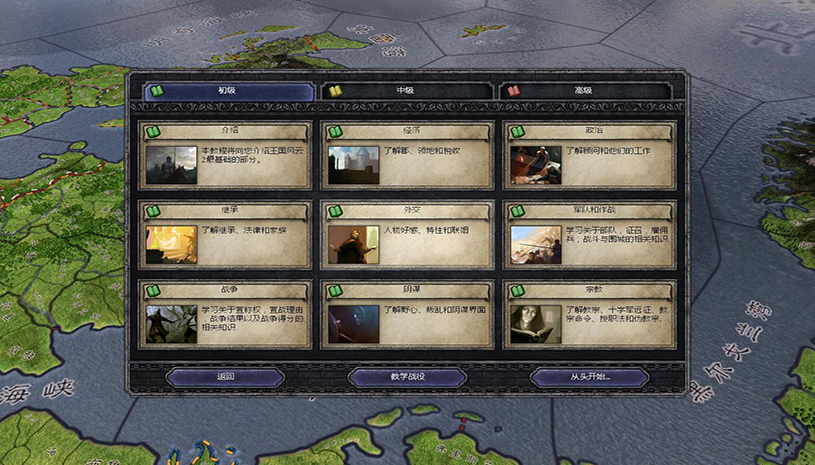Switch to the 初级 (Beginner) tab
Viewport: 815px width, 465px height.
(229, 91)
